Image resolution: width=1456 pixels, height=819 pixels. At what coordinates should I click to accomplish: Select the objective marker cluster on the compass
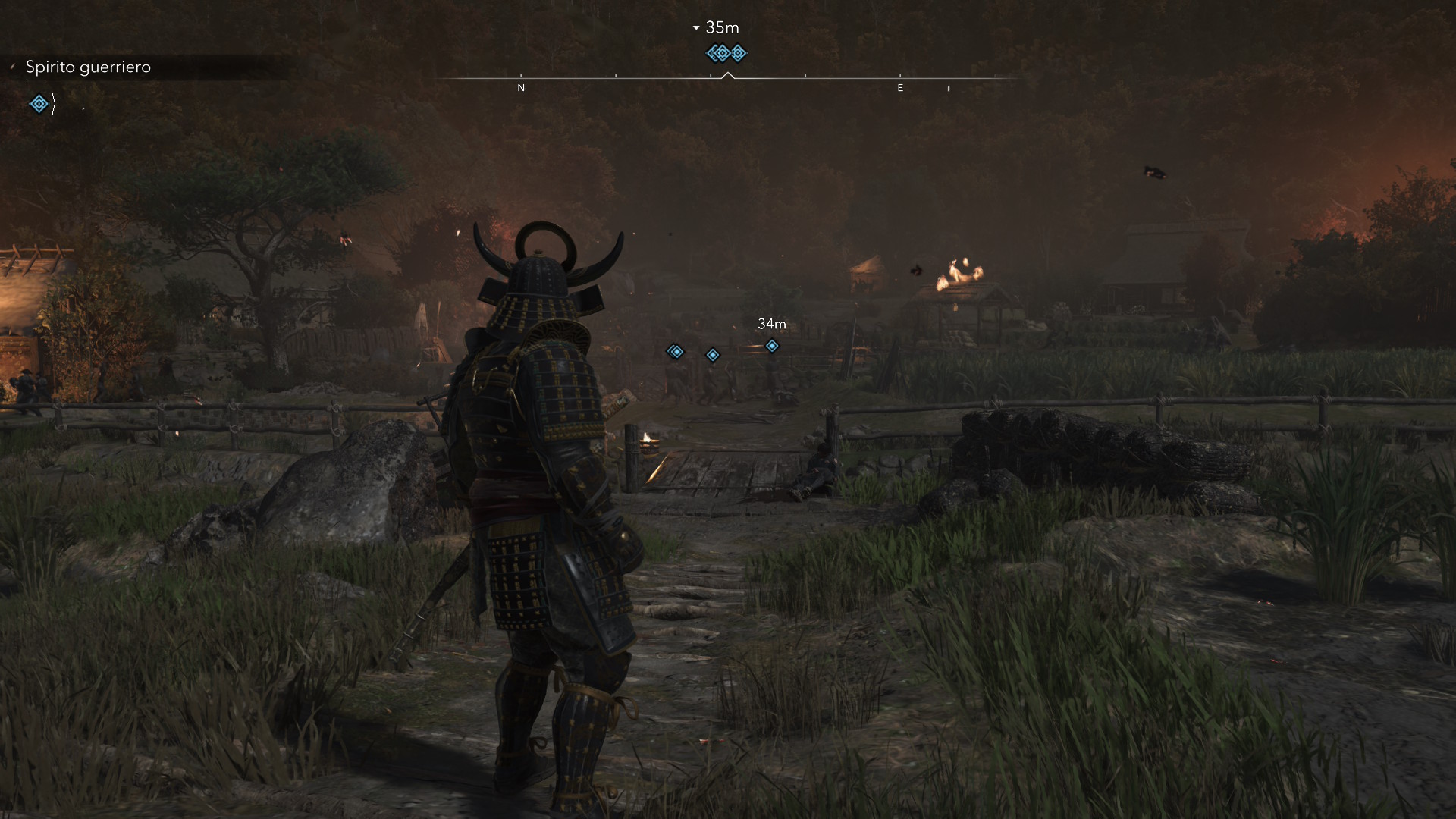[x=726, y=53]
